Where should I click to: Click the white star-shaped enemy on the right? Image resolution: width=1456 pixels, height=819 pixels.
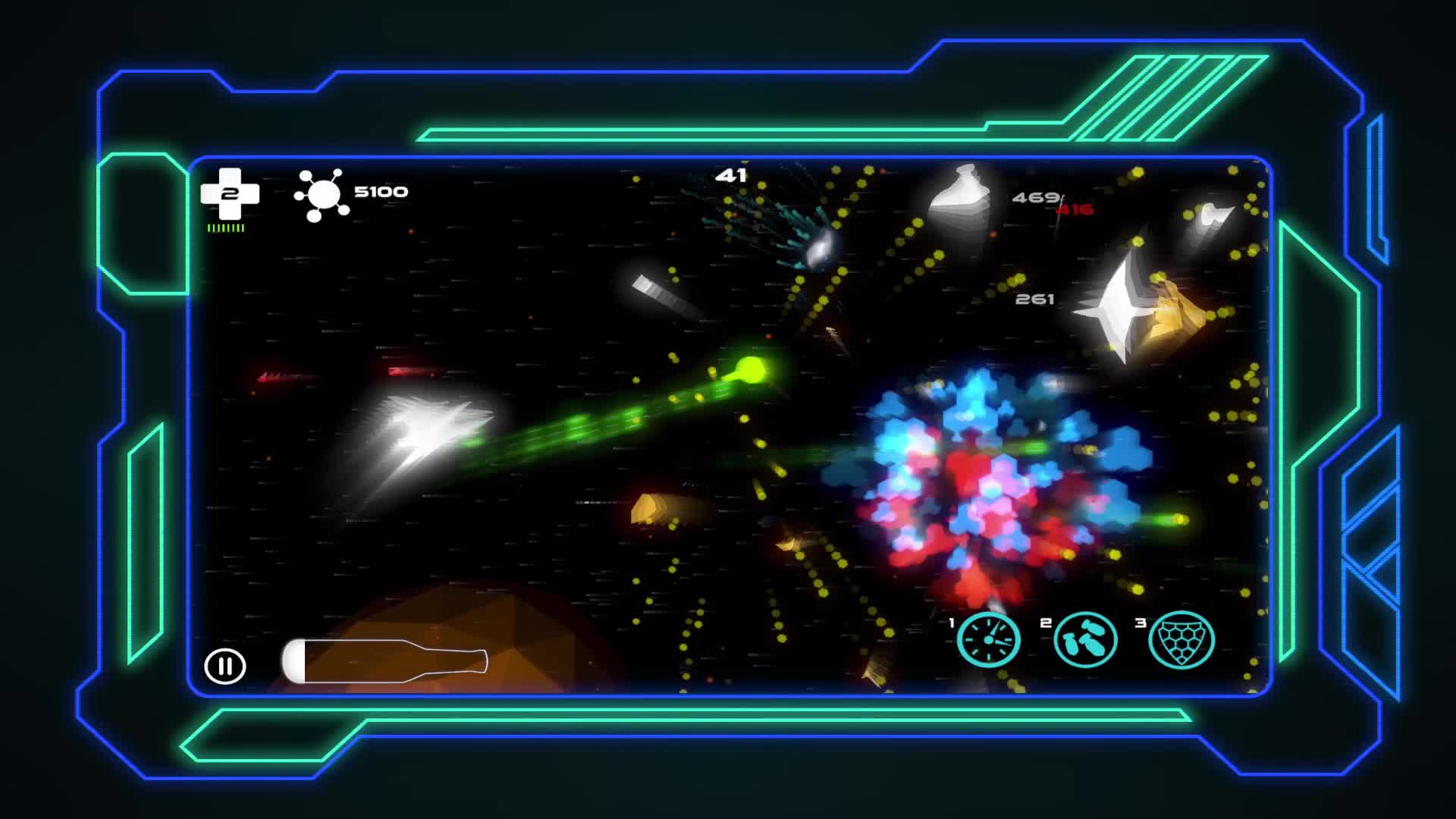1120,309
